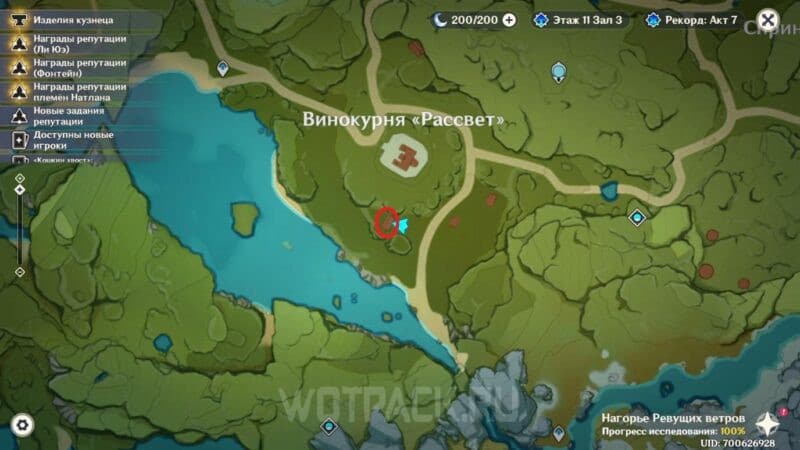Screen dimensions: 800x450
Task: Open map settings via the gear icon
Action: point(22,425)
